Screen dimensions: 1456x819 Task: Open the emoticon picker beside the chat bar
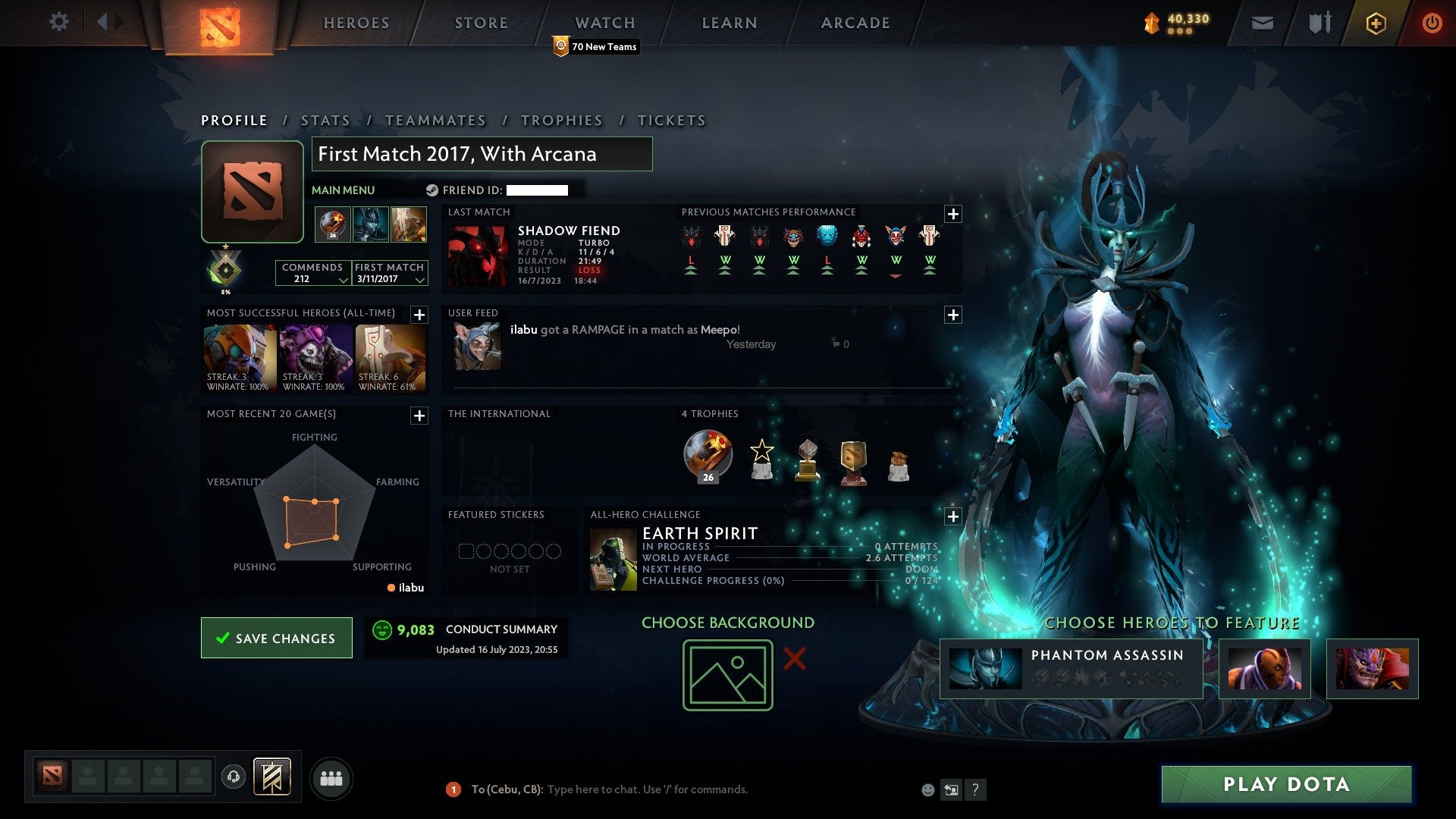[927, 789]
